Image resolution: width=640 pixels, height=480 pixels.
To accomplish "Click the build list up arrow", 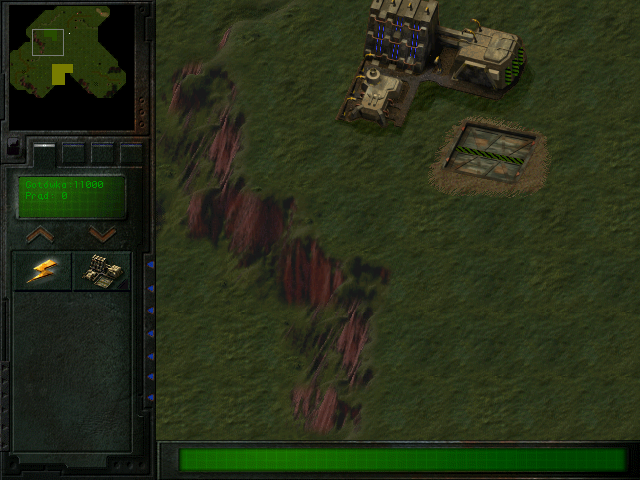I will [40, 234].
